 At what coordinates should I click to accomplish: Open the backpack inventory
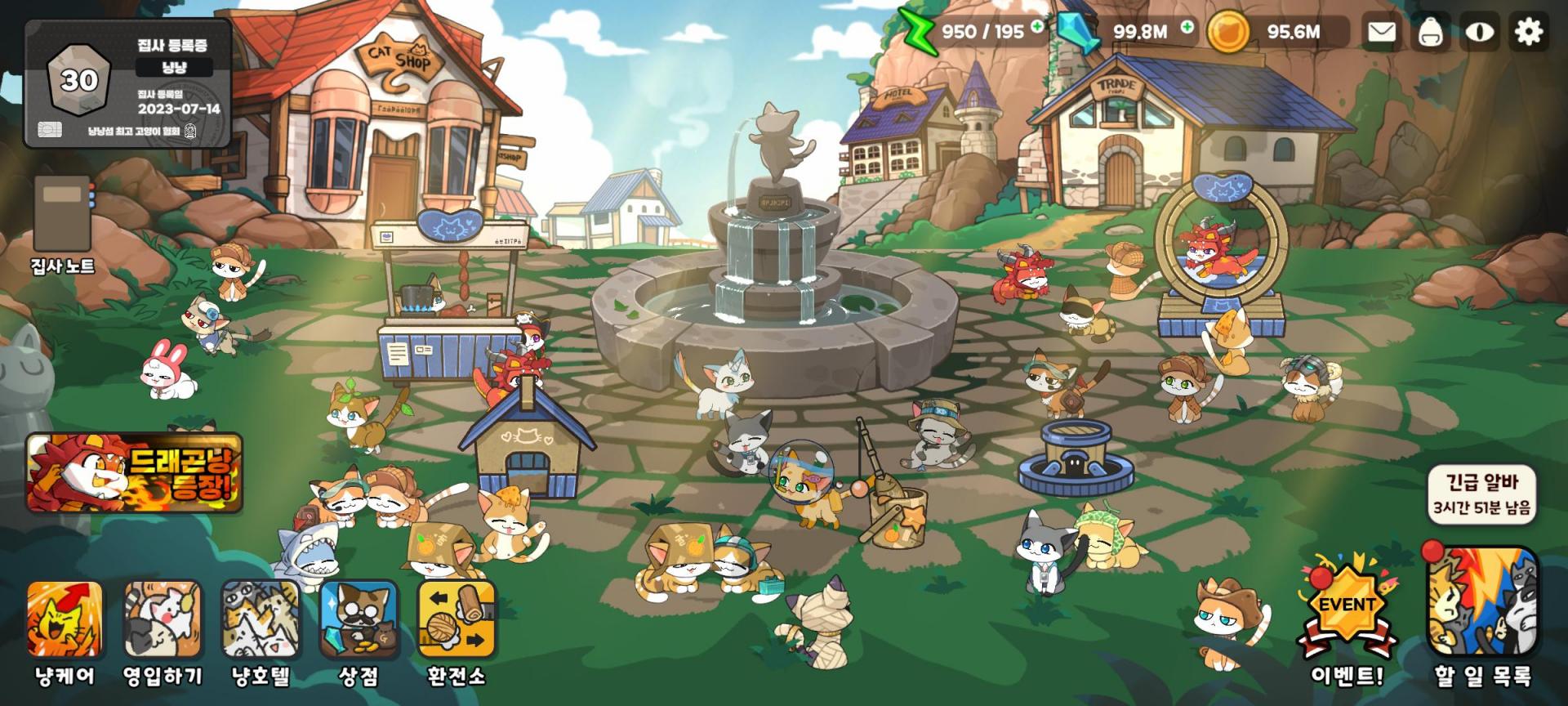click(x=1430, y=32)
